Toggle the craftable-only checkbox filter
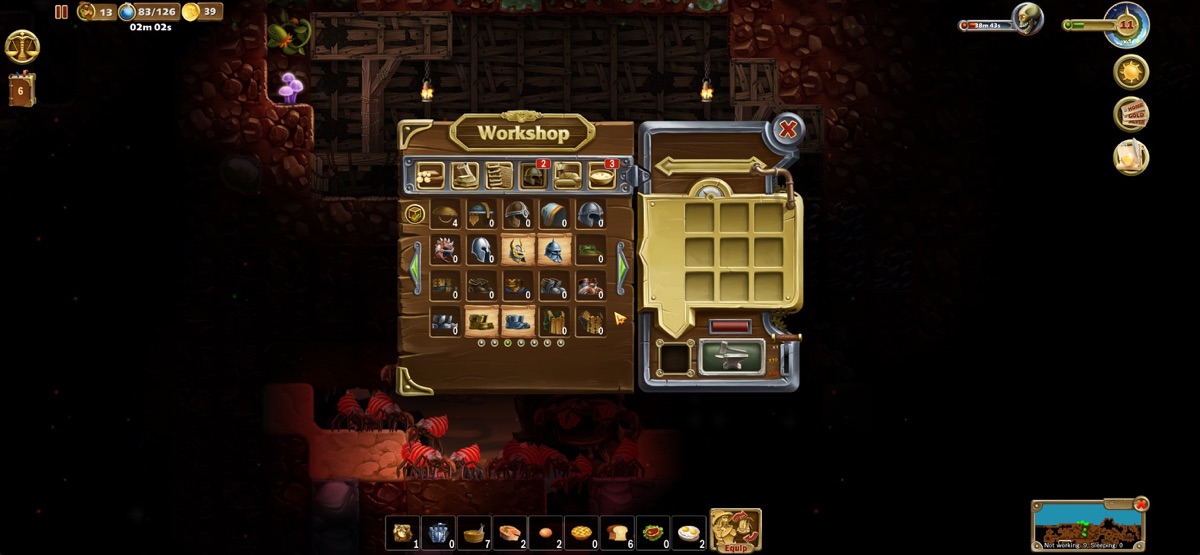Image resolution: width=1200 pixels, height=555 pixels. [413, 213]
